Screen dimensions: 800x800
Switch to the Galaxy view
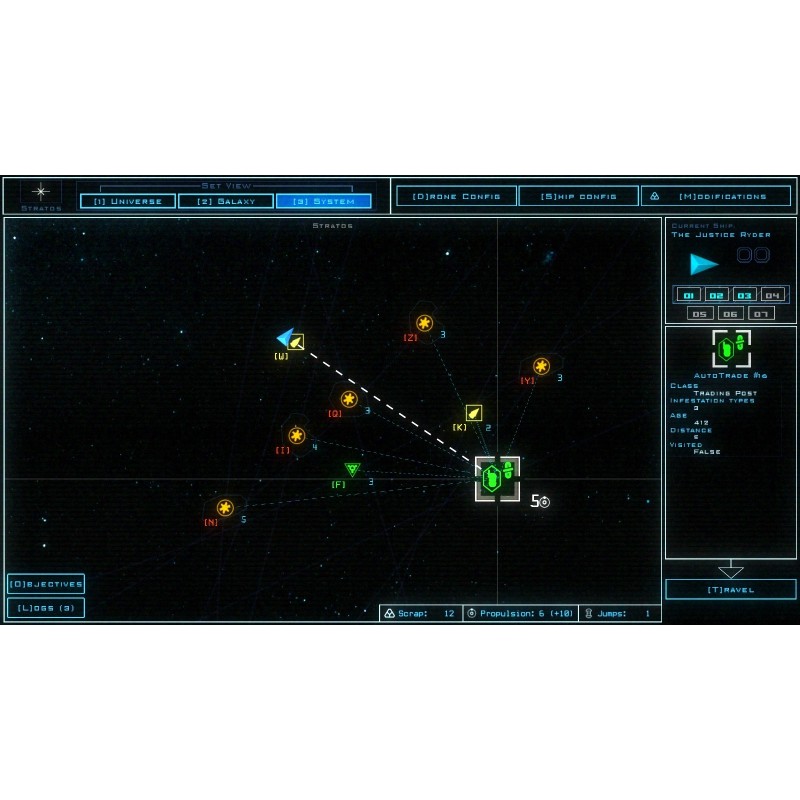point(226,201)
